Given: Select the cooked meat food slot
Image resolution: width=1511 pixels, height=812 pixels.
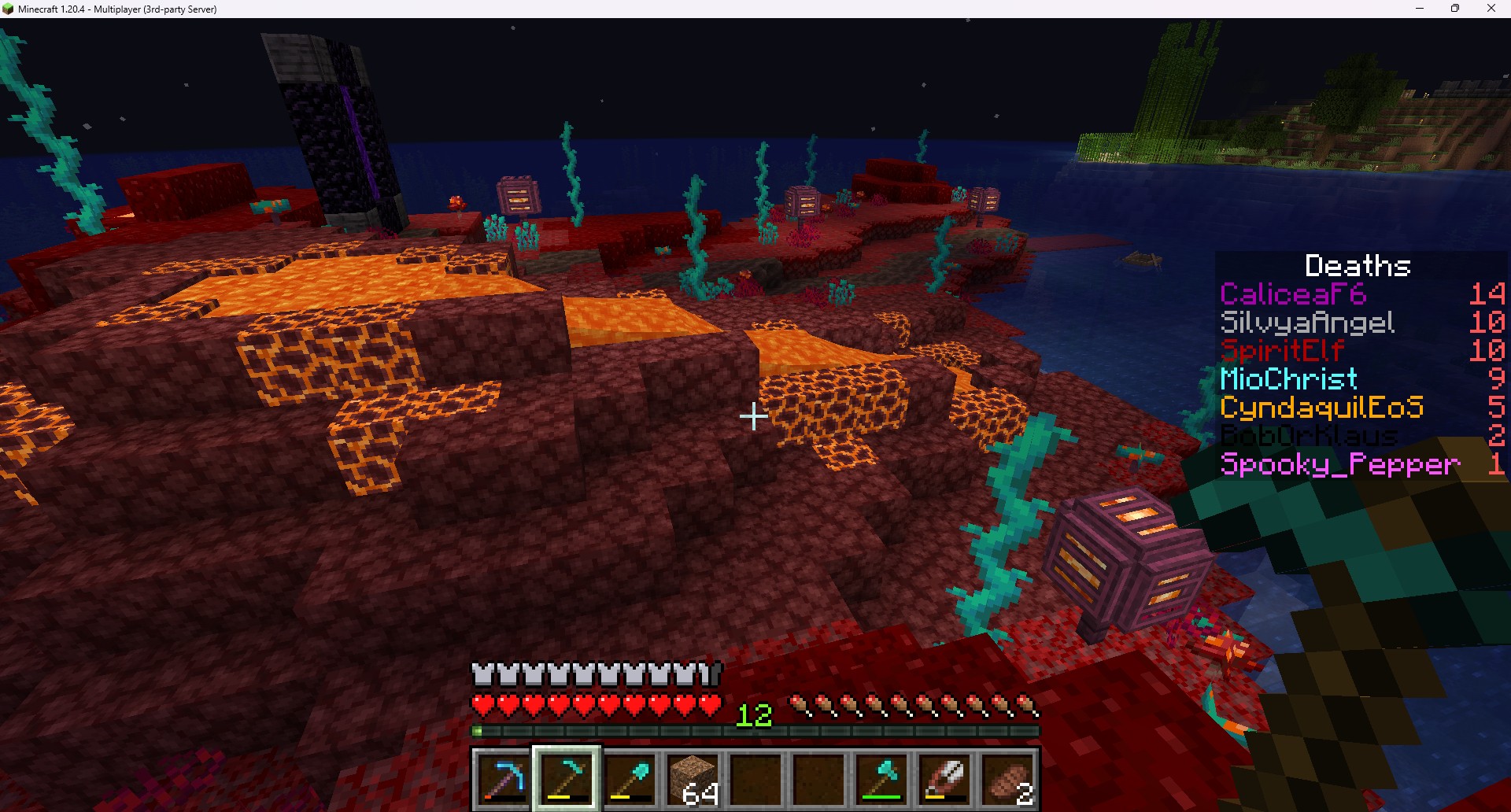Looking at the screenshot, I should pos(1008,778).
